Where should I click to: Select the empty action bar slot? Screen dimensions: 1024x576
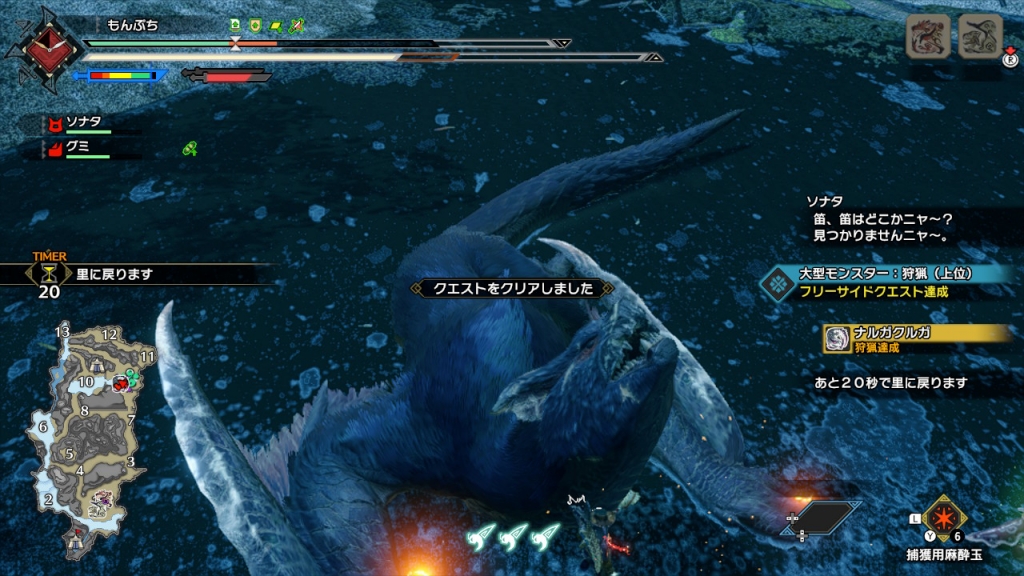pos(821,517)
